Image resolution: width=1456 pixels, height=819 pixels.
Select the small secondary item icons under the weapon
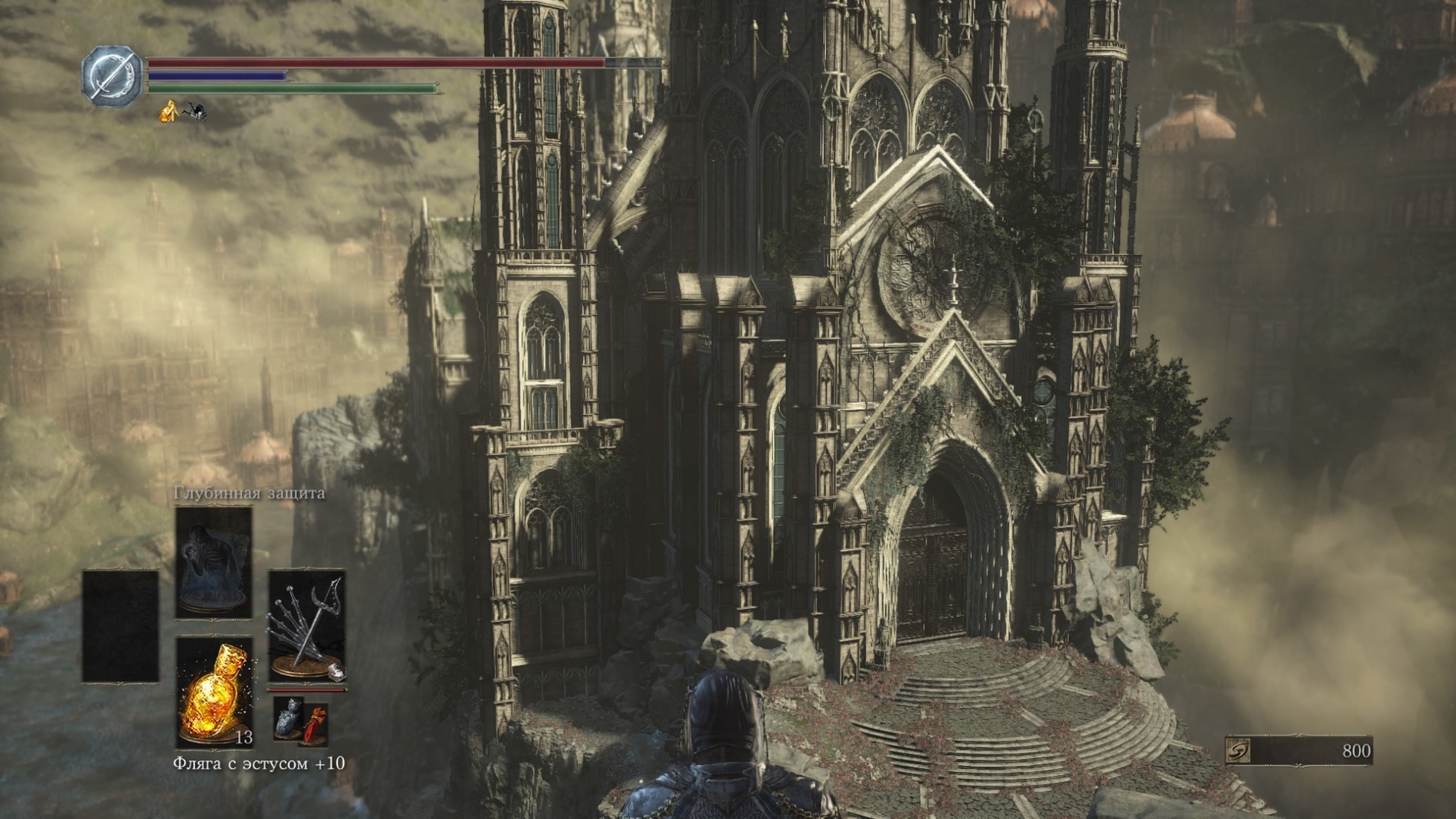pyautogui.click(x=300, y=721)
